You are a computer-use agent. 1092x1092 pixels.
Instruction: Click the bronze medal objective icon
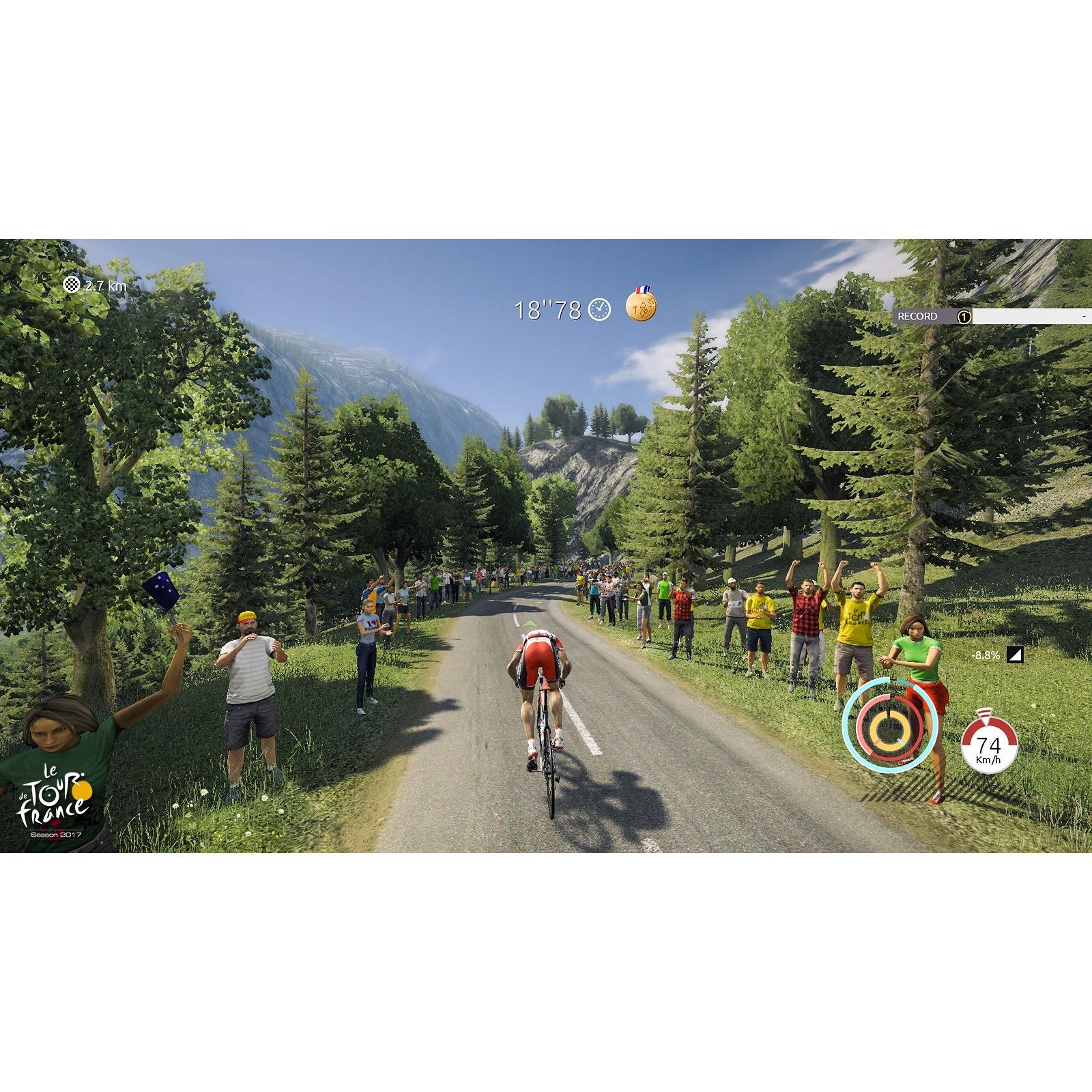coord(642,306)
